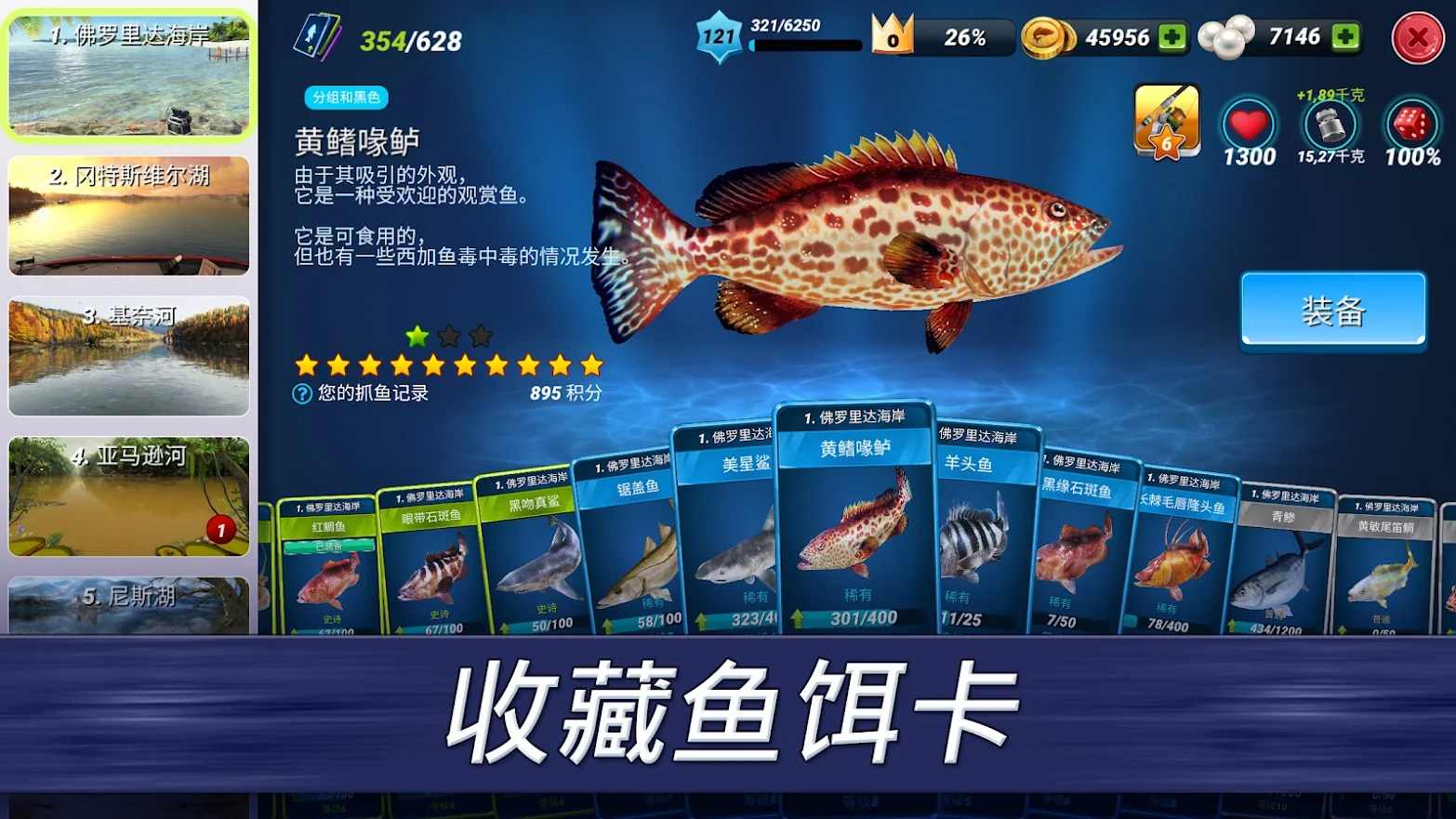Select the weight icon showing 15,27千克
The width and height of the screenshot is (1456, 819).
[1330, 125]
